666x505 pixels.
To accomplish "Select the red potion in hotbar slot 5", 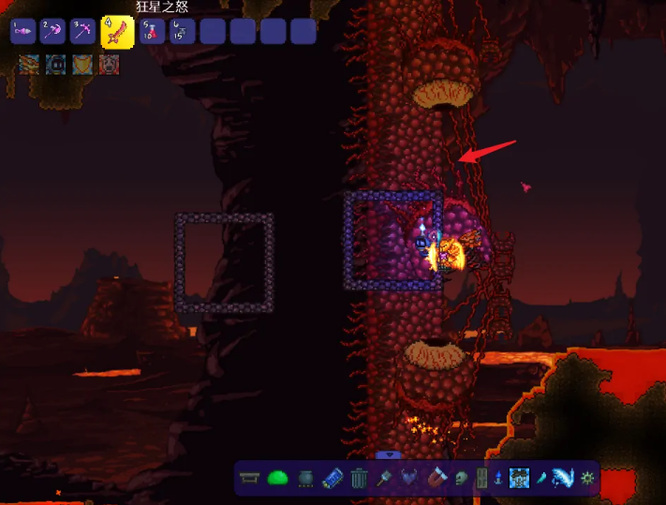I will click(x=151, y=31).
